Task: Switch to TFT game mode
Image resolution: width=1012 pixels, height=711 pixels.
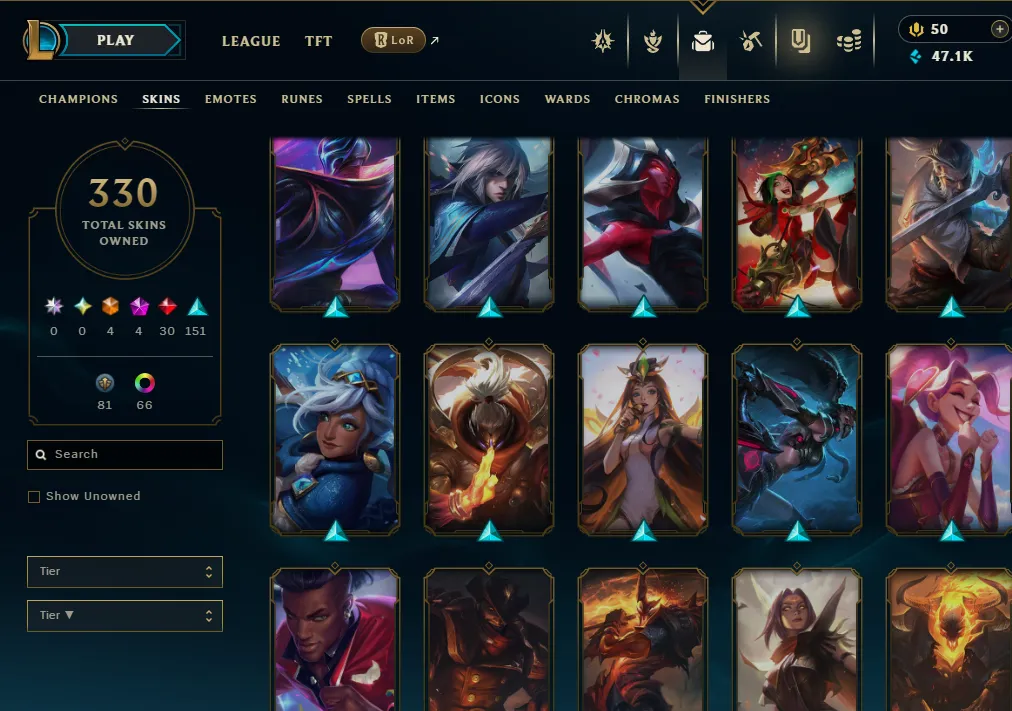Action: (318, 41)
